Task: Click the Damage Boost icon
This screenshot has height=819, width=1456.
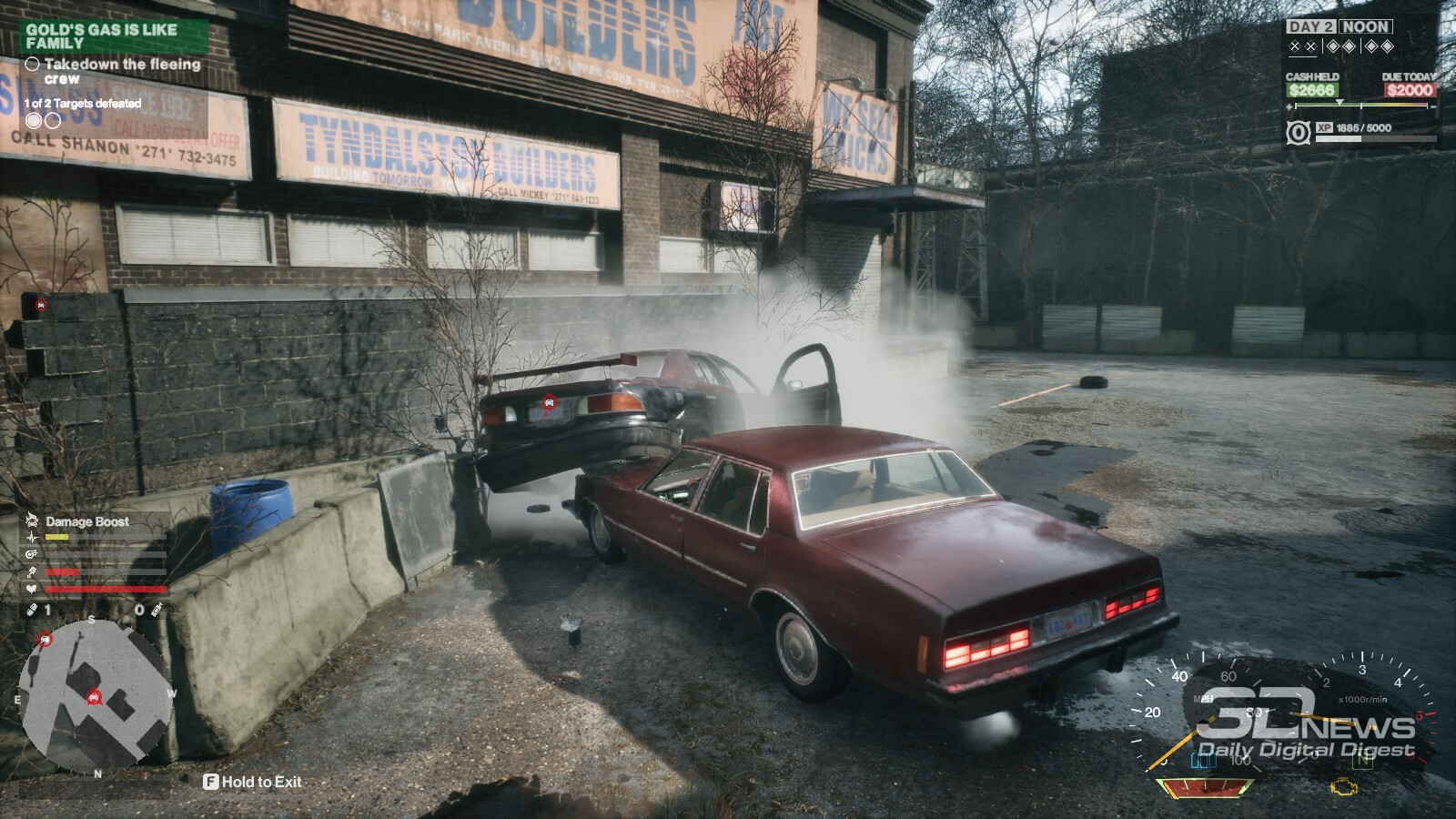Action: pyautogui.click(x=33, y=521)
